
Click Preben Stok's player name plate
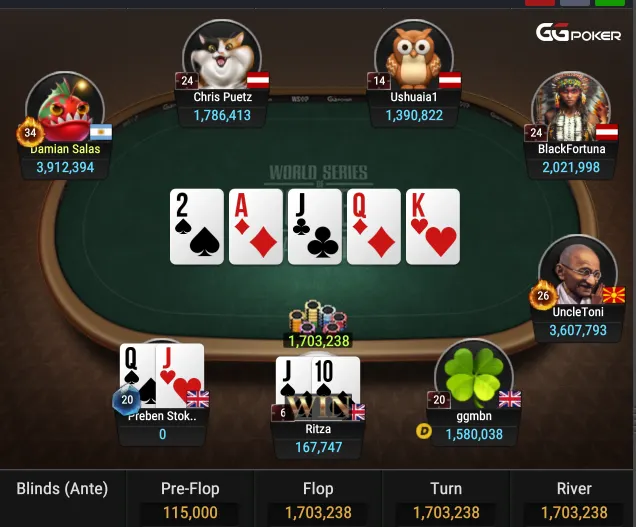coord(162,425)
